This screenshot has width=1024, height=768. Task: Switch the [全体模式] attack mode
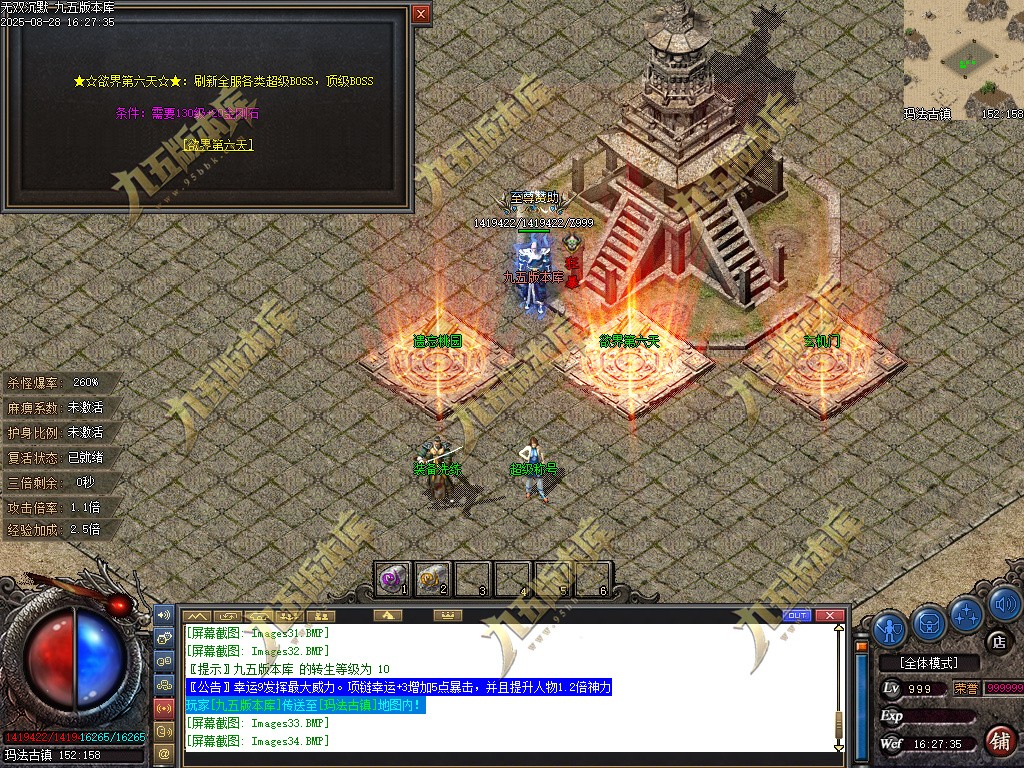coord(926,663)
